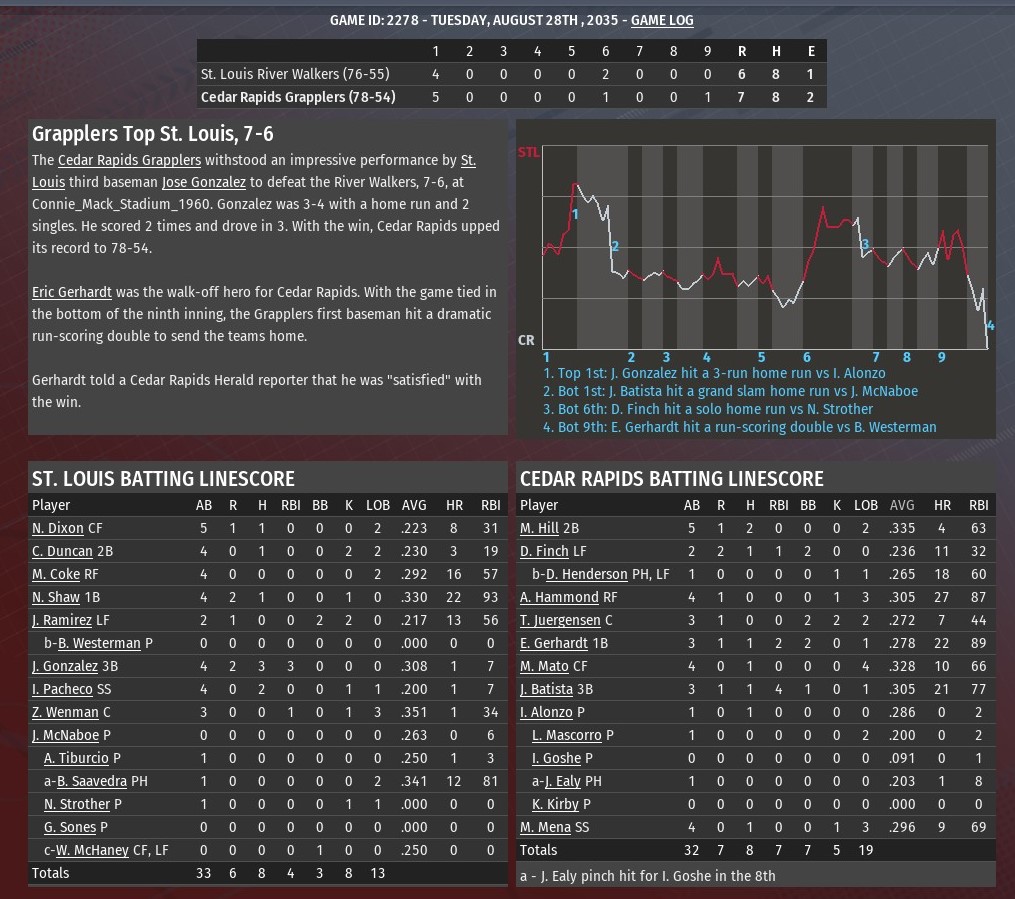
Task: Open Eric Gerhardt's profile from recap text
Action: click(x=71, y=292)
